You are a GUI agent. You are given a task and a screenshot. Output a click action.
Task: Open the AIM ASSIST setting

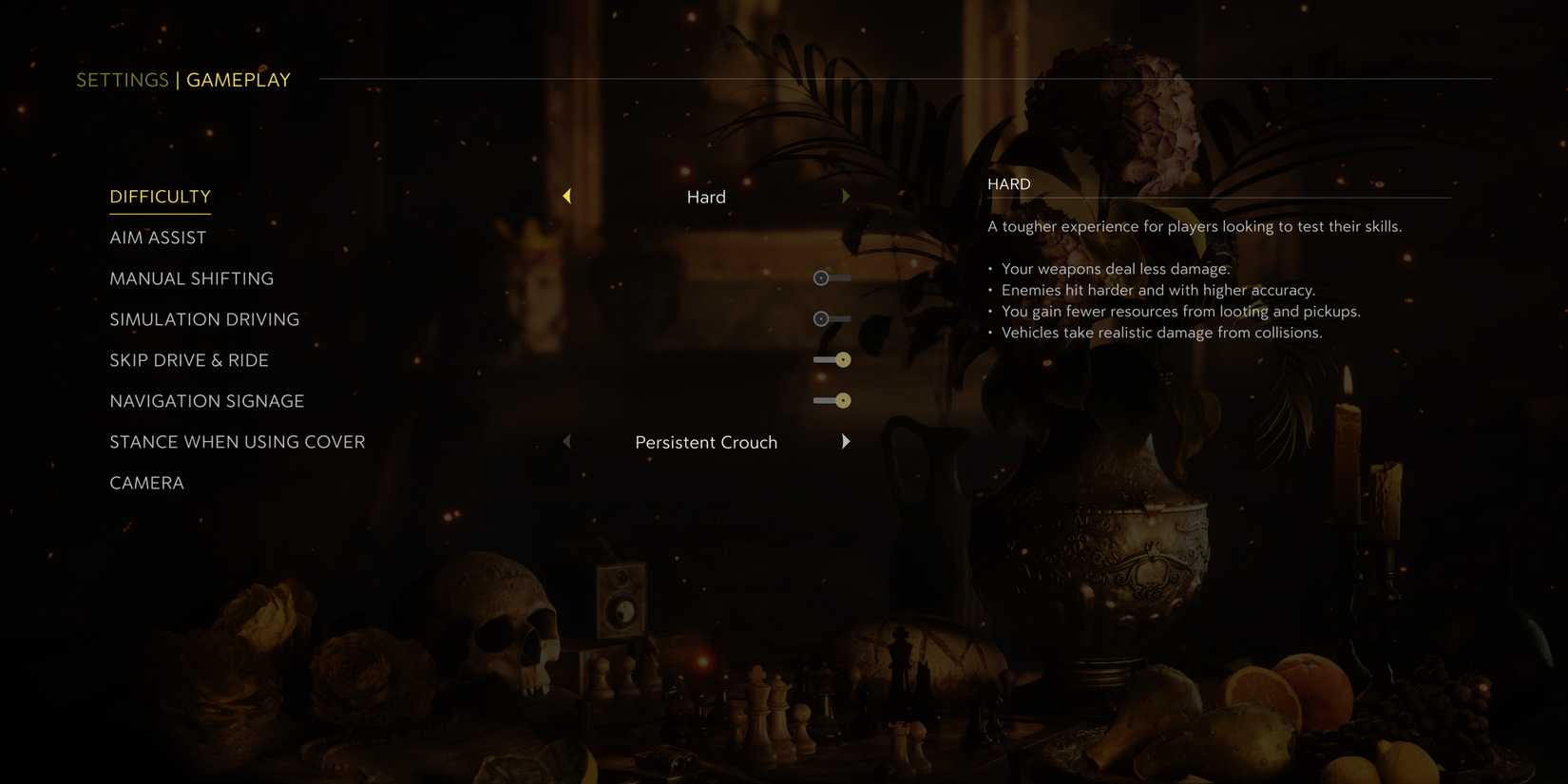pos(158,238)
